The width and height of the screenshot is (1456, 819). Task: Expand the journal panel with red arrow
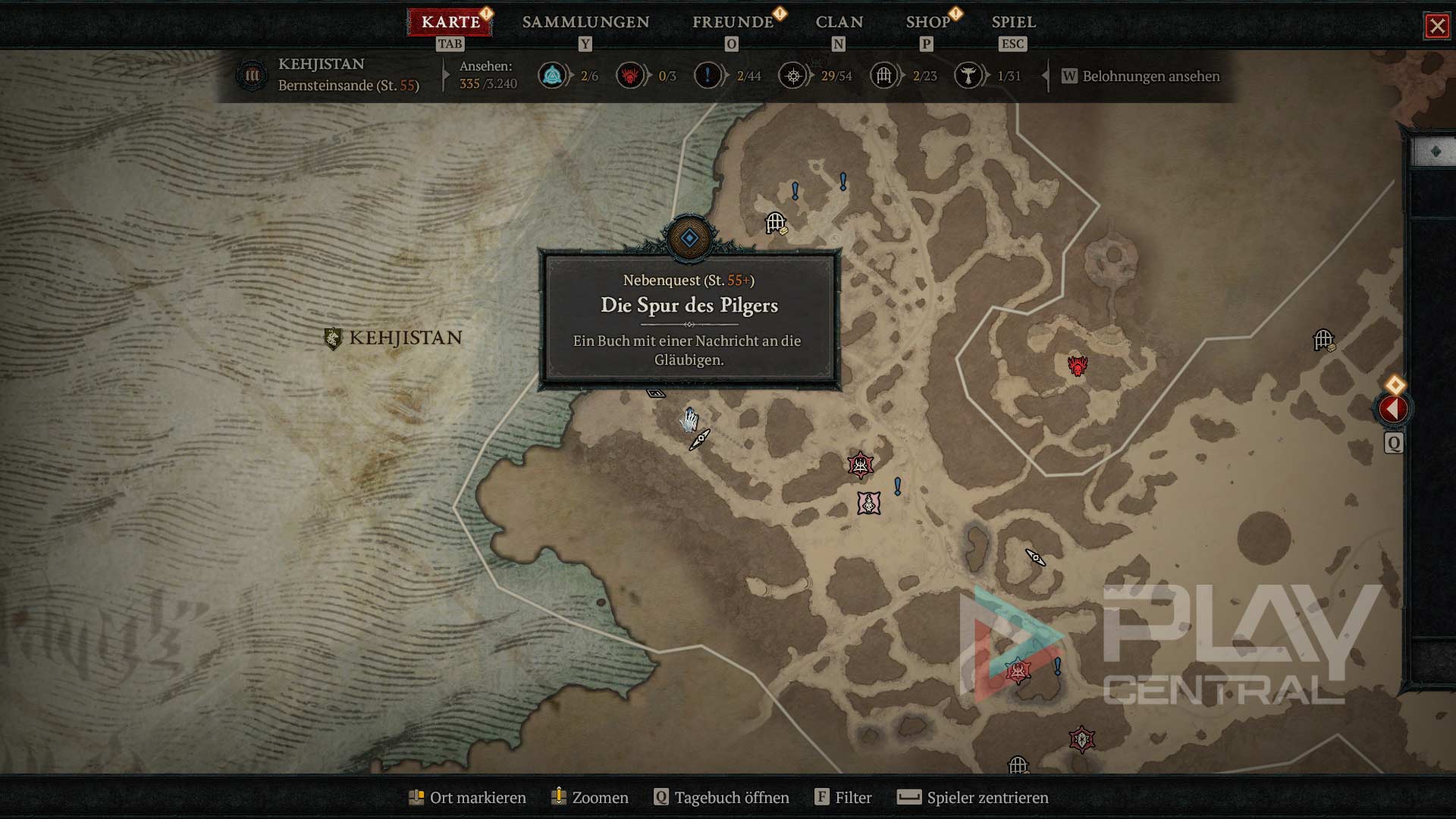(x=1393, y=409)
